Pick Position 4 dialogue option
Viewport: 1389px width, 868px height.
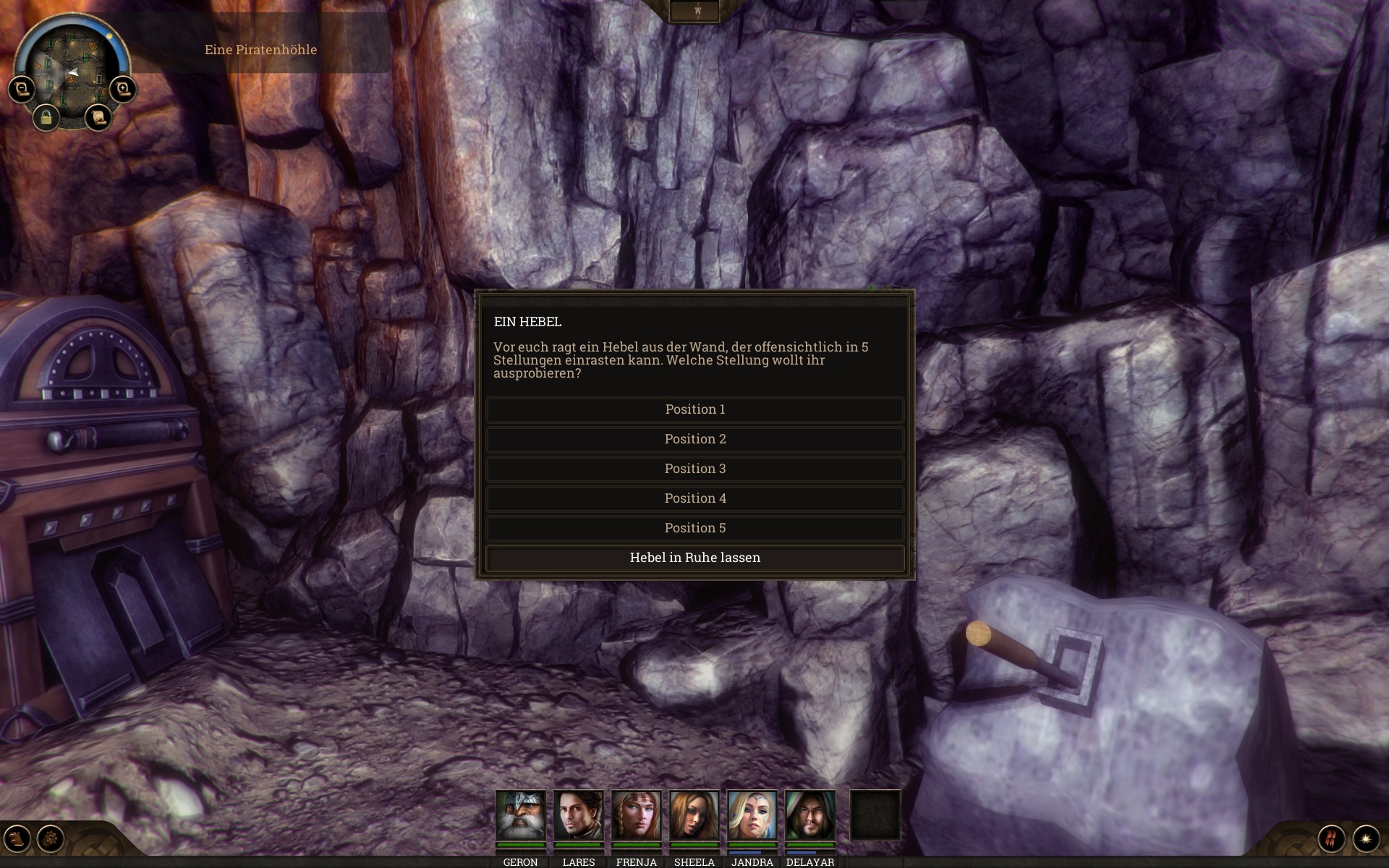click(x=694, y=498)
